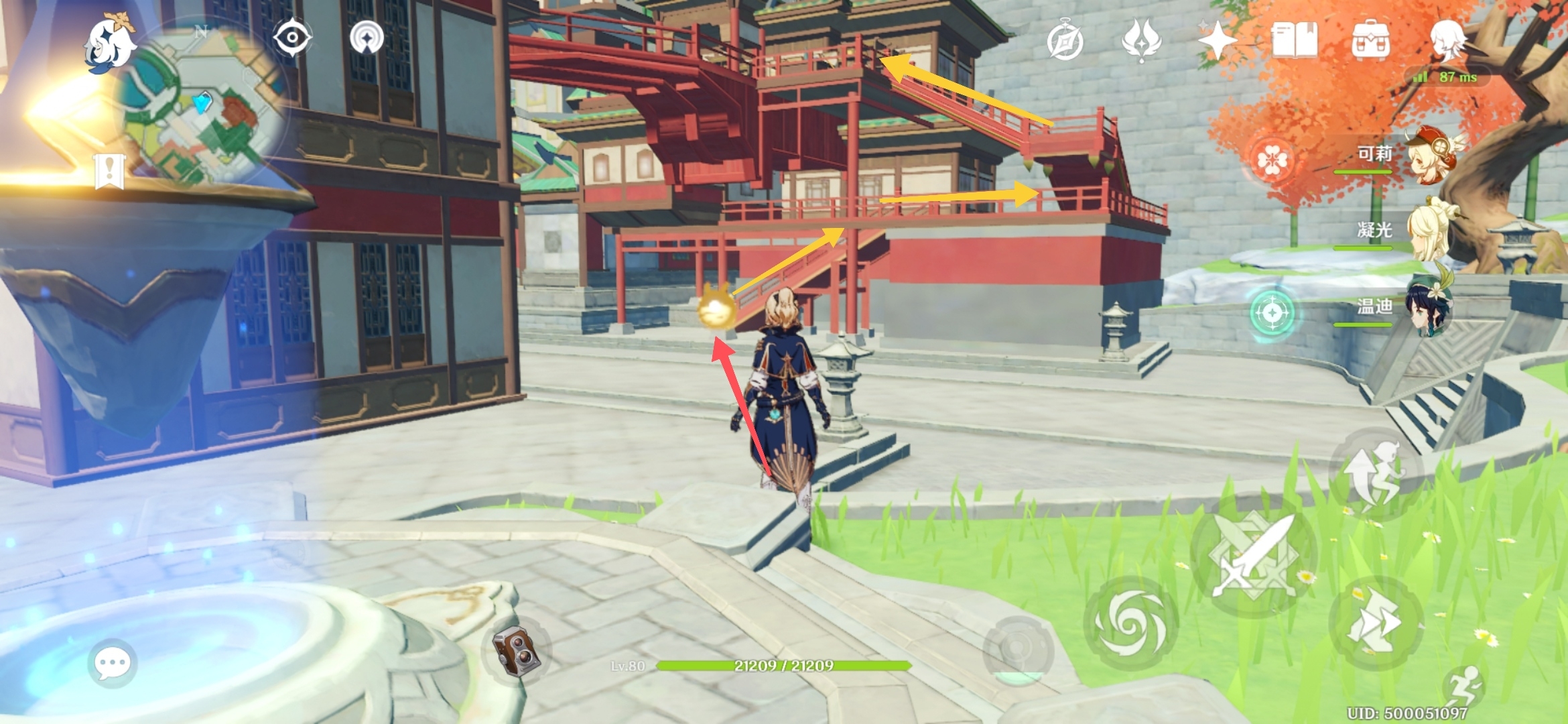Image resolution: width=1568 pixels, height=724 pixels.
Task: Use the camera gadget
Action: pyautogui.click(x=515, y=651)
